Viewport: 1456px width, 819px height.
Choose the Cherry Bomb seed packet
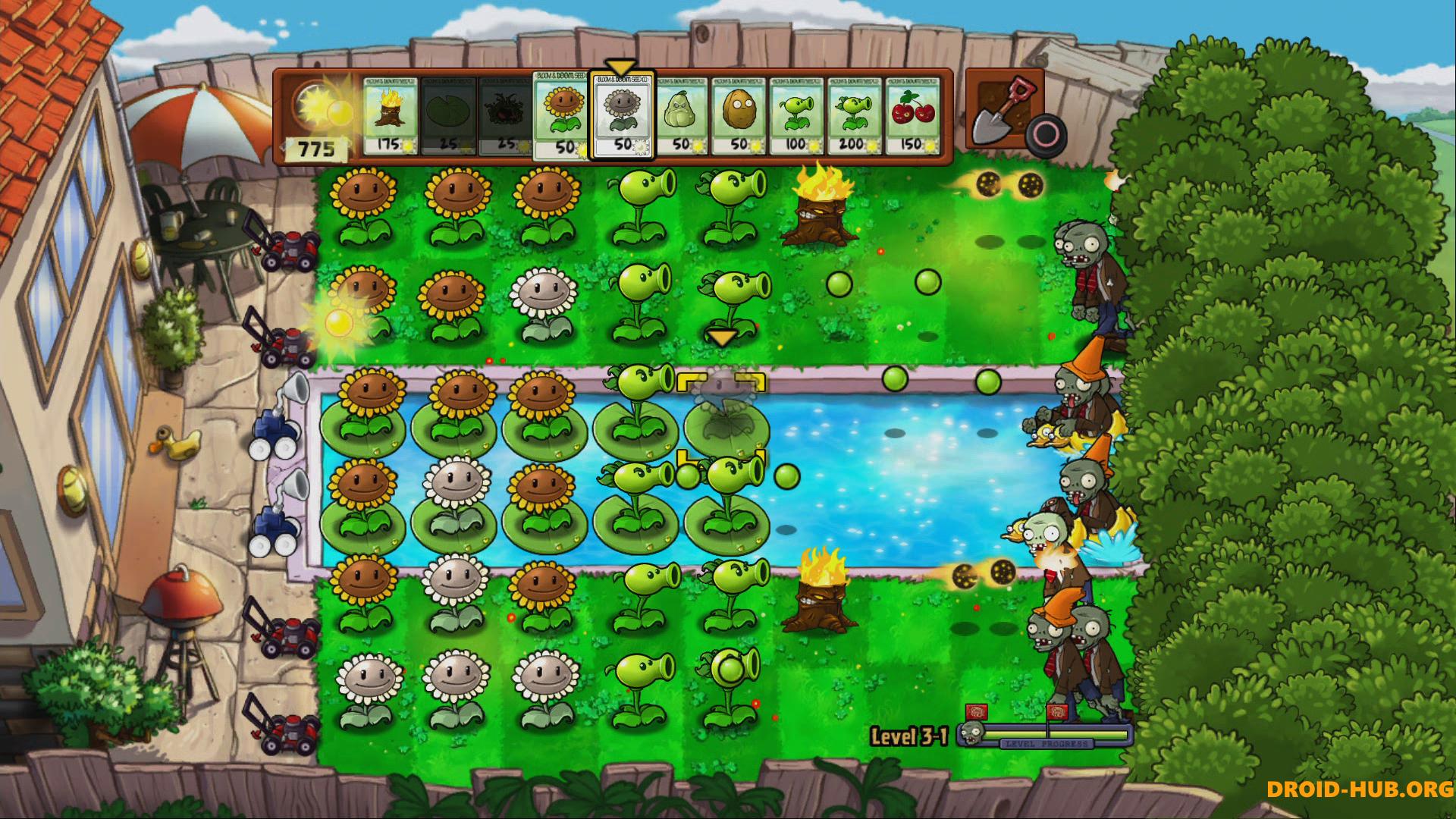(912, 115)
